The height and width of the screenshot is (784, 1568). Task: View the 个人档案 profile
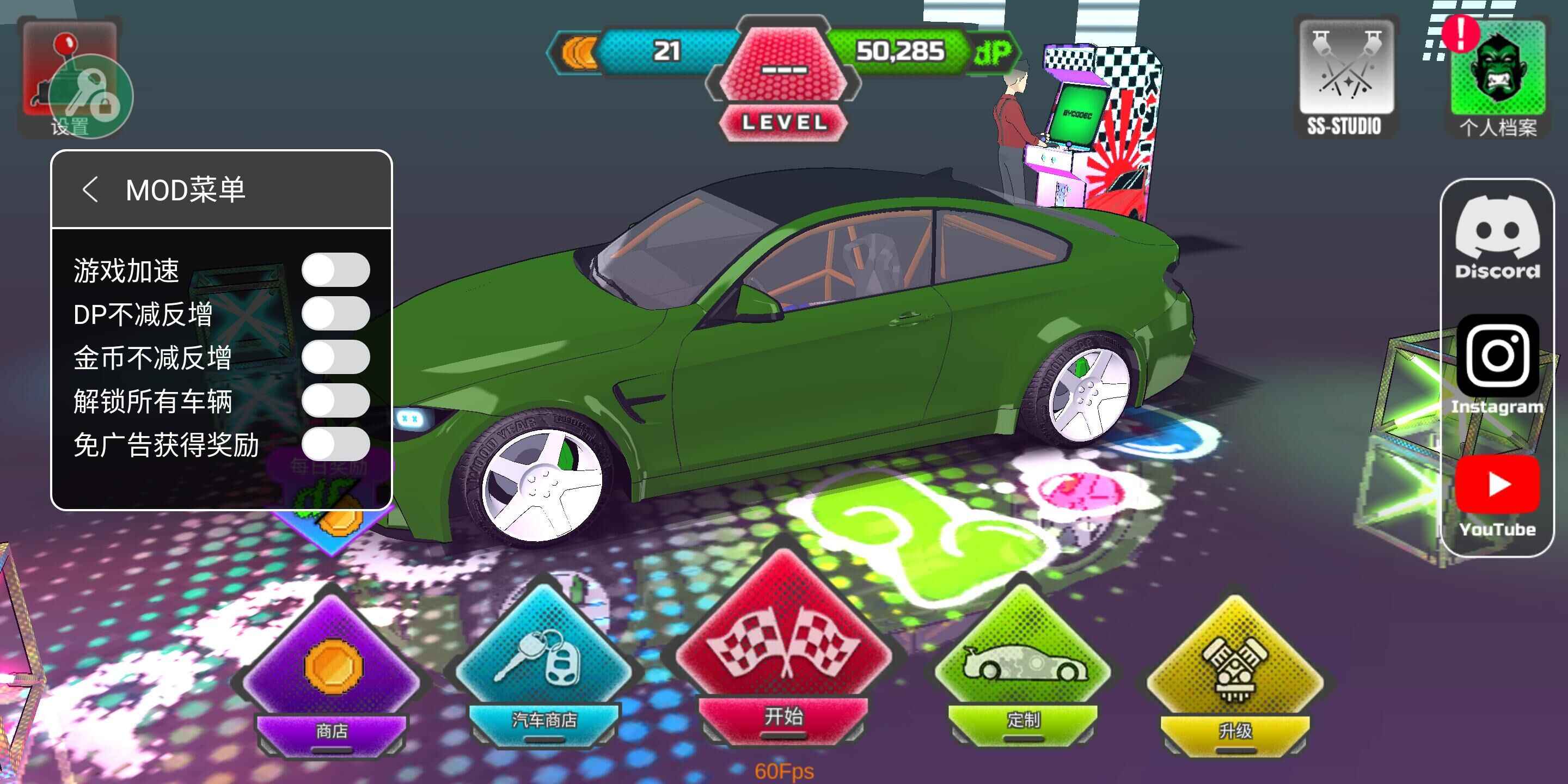pos(1498,76)
